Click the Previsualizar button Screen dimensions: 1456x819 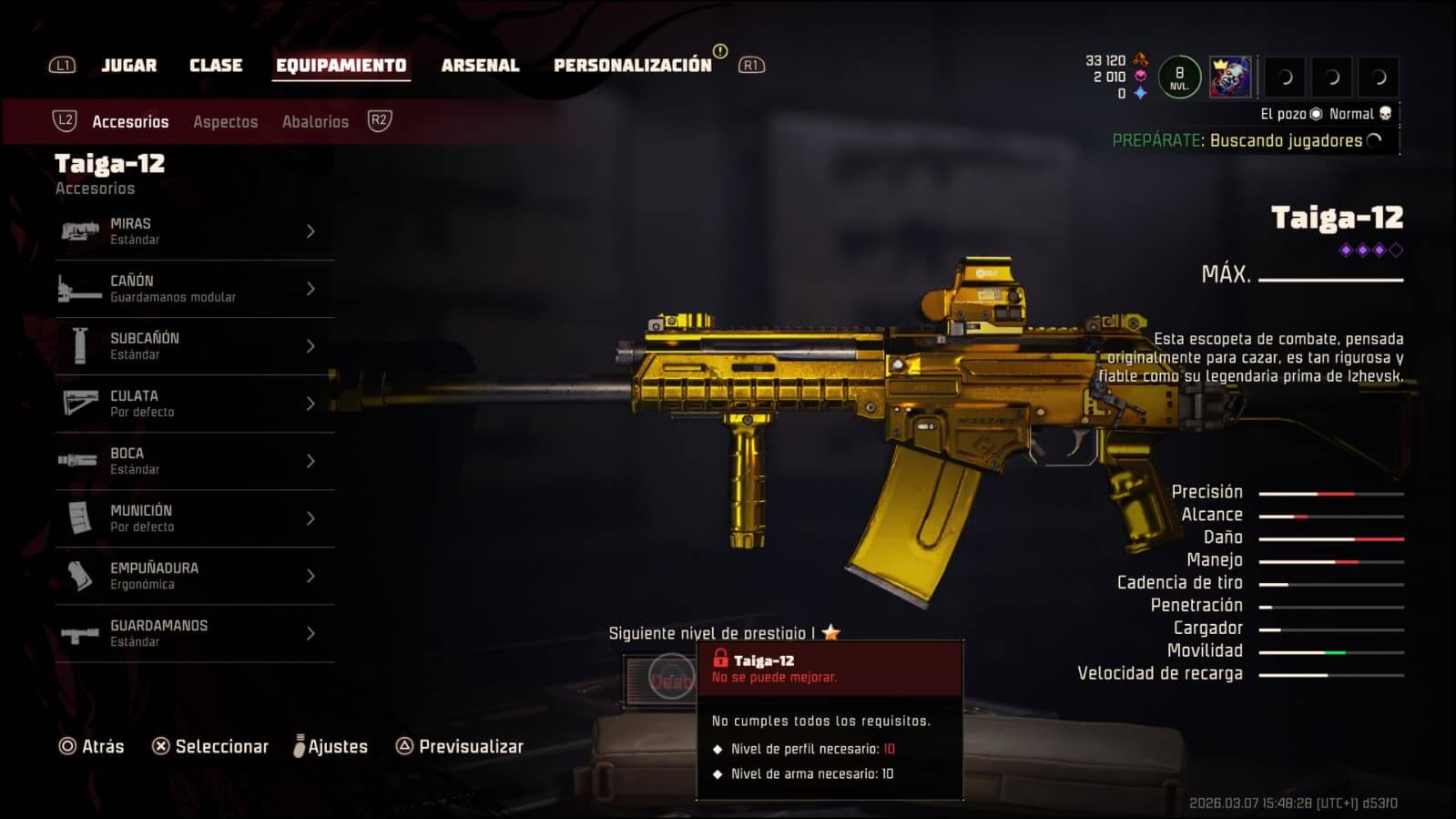click(x=460, y=747)
